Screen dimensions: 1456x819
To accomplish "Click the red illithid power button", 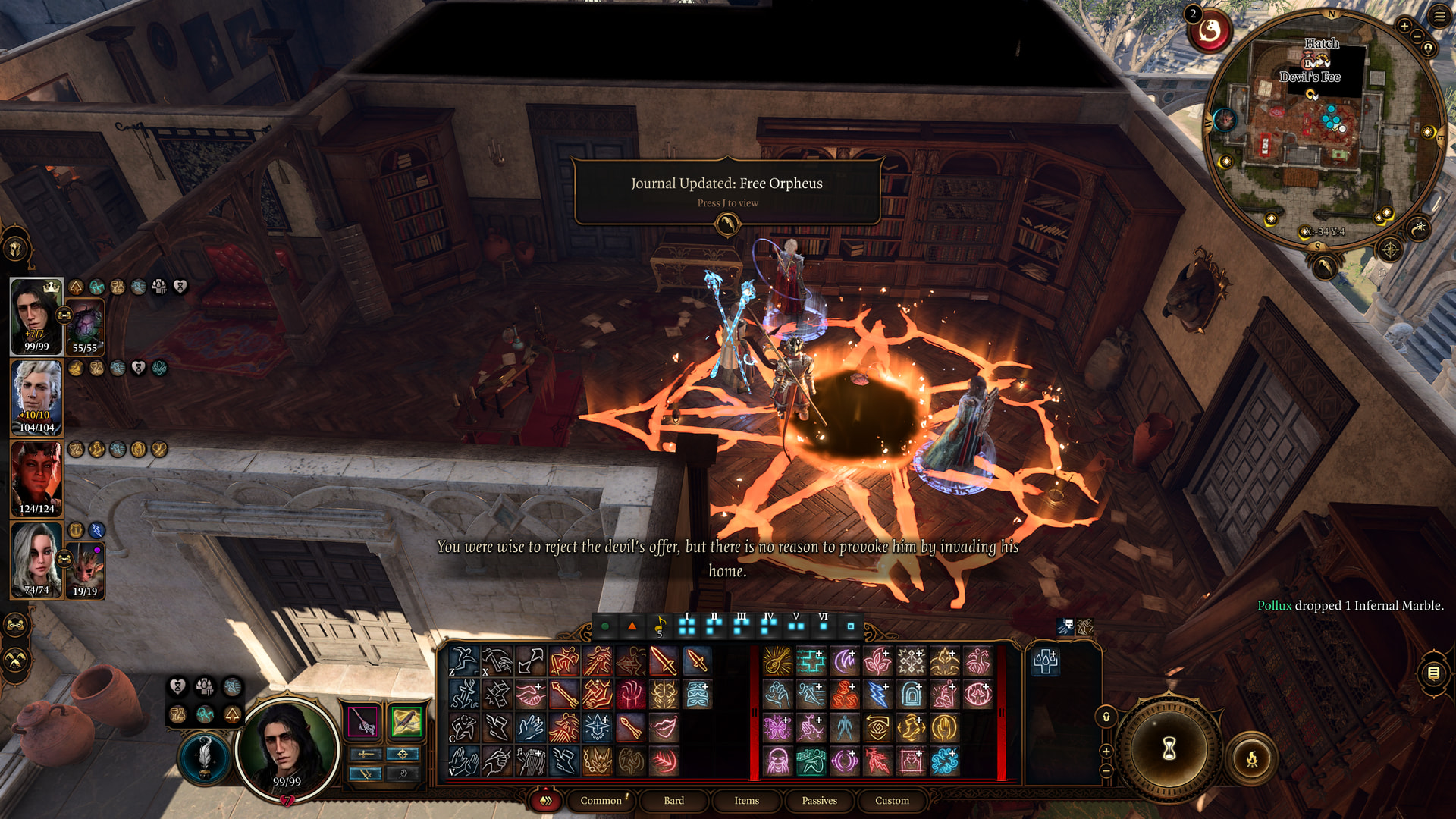I will tap(1210, 31).
